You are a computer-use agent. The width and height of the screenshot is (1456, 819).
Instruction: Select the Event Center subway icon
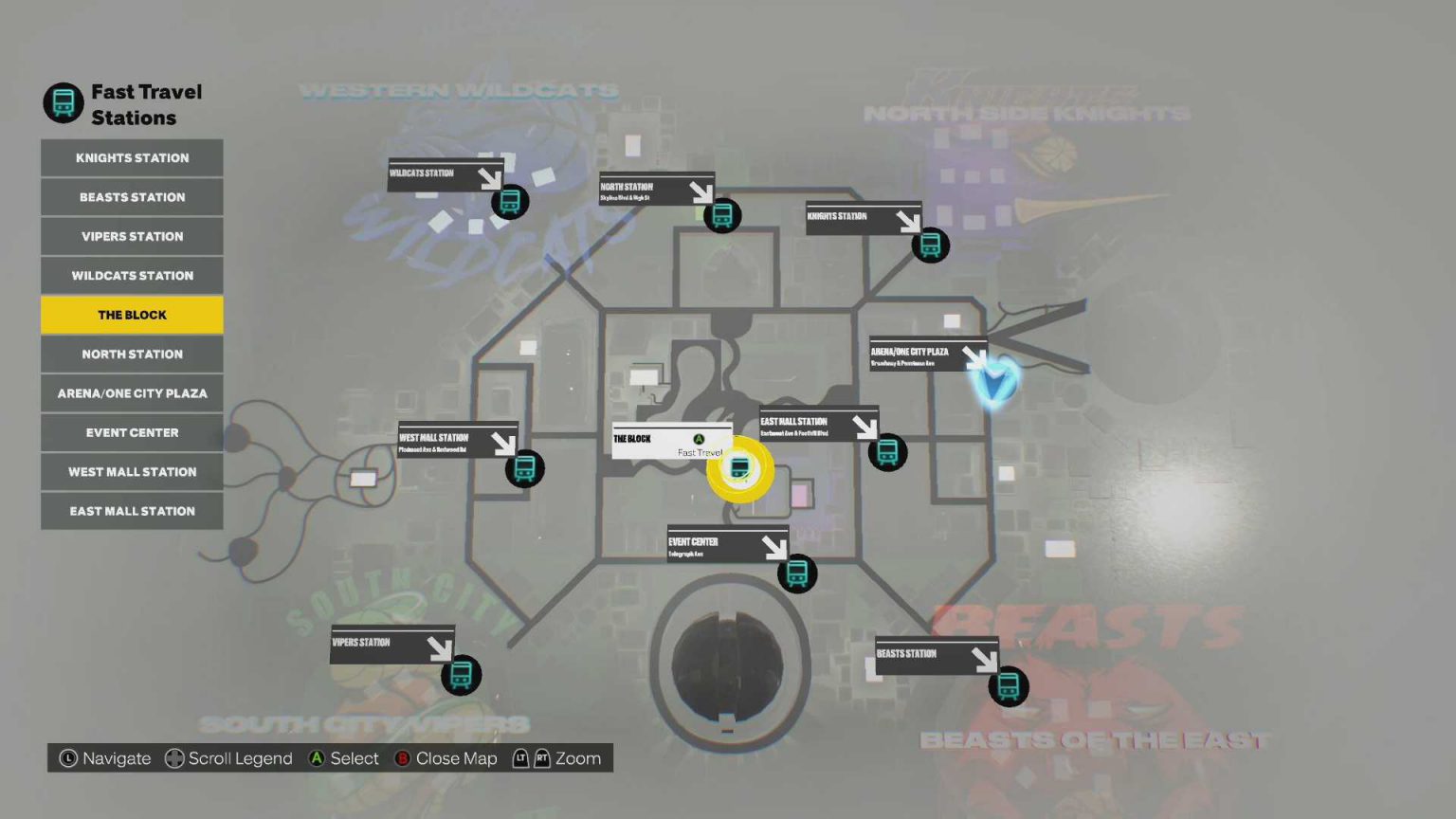pyautogui.click(x=796, y=573)
